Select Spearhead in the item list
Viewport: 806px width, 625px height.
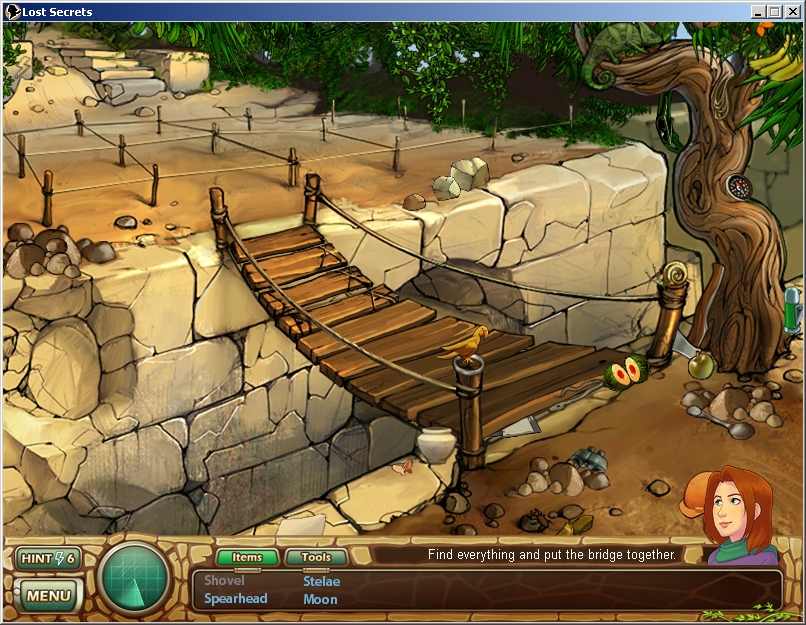(x=236, y=599)
